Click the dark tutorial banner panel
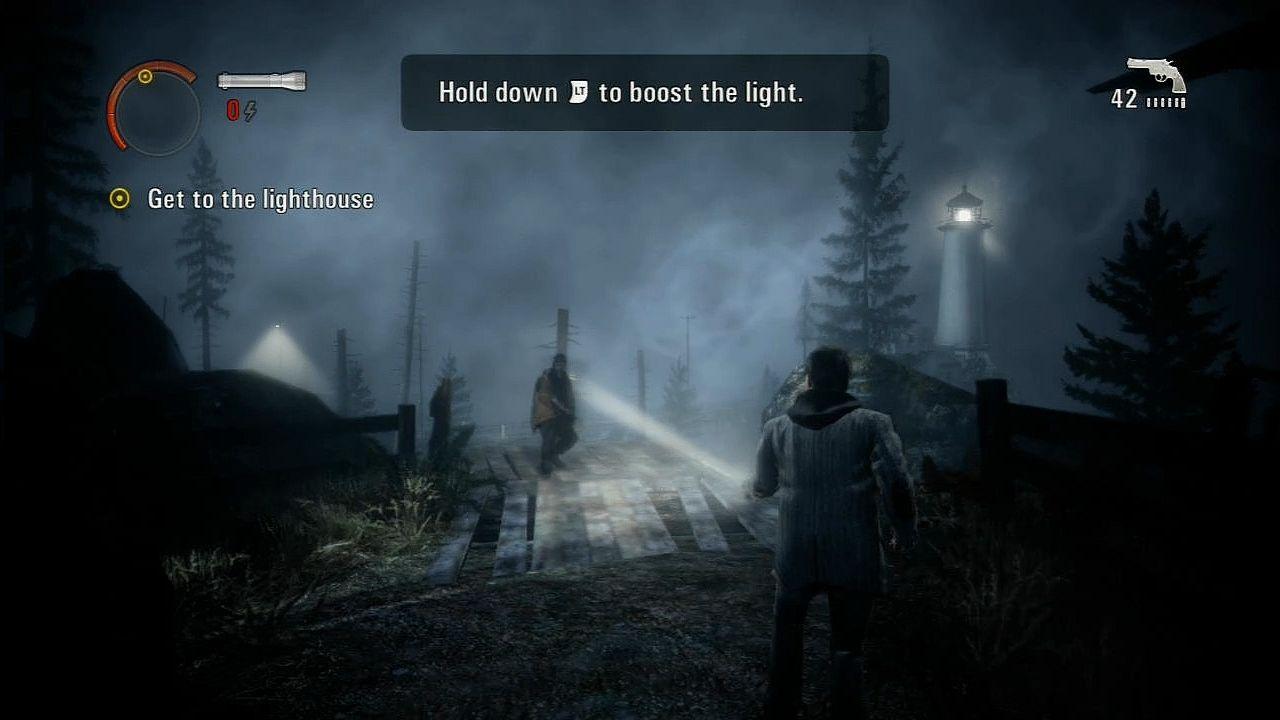The width and height of the screenshot is (1280, 720). point(645,92)
